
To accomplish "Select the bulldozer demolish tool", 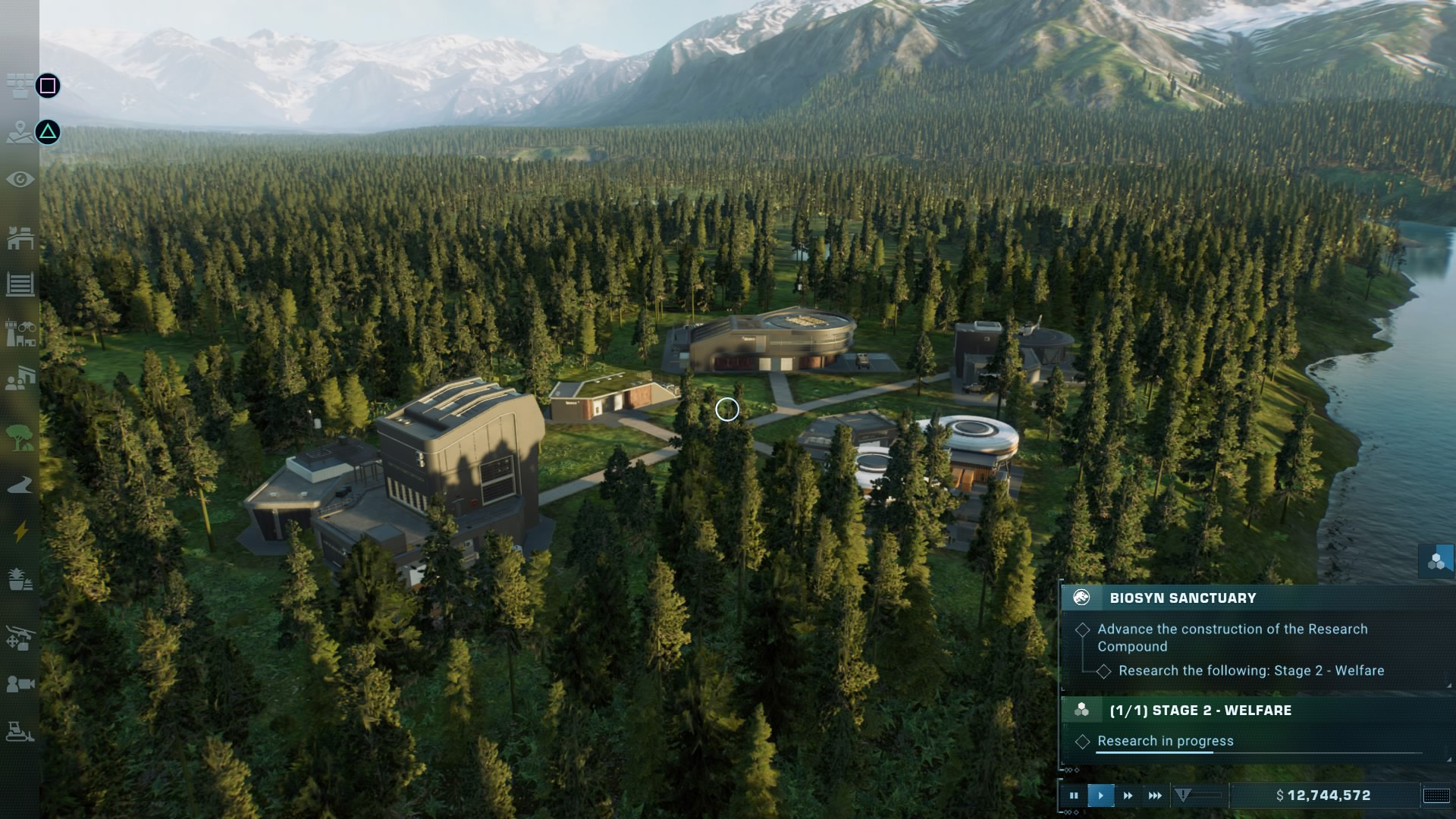I will coord(20,732).
